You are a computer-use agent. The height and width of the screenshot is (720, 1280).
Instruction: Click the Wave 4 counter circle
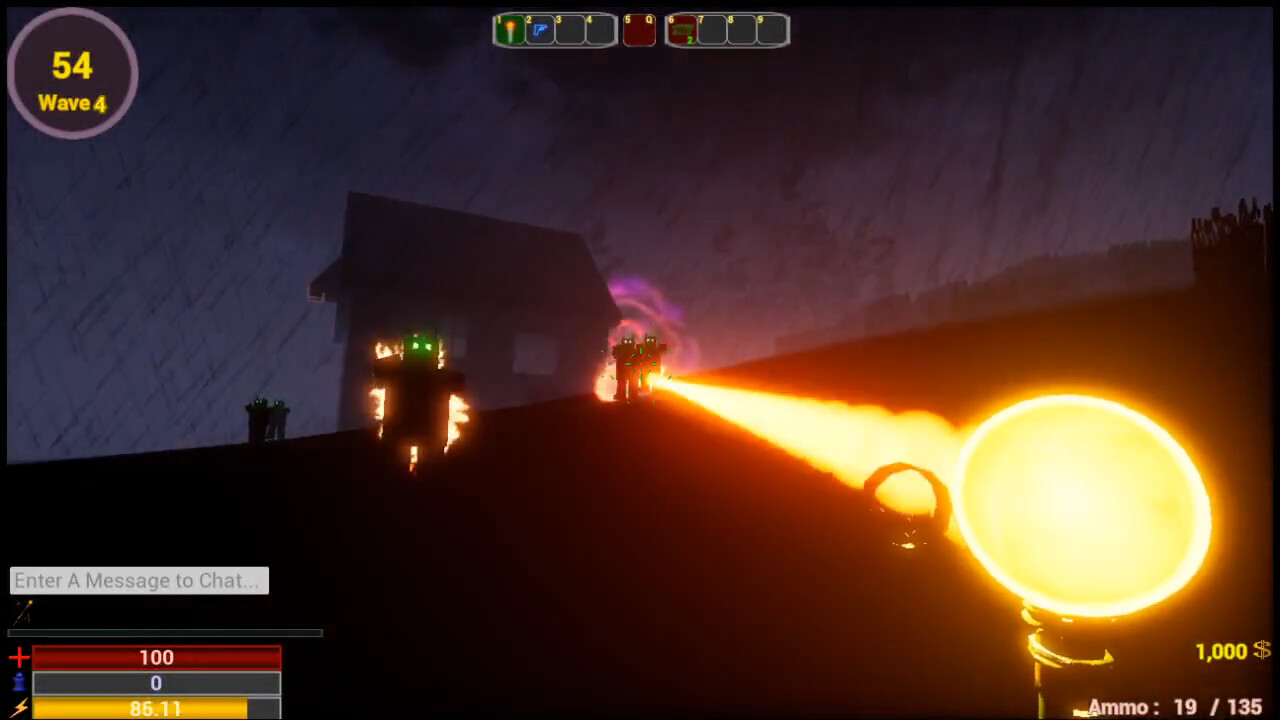(x=72, y=72)
